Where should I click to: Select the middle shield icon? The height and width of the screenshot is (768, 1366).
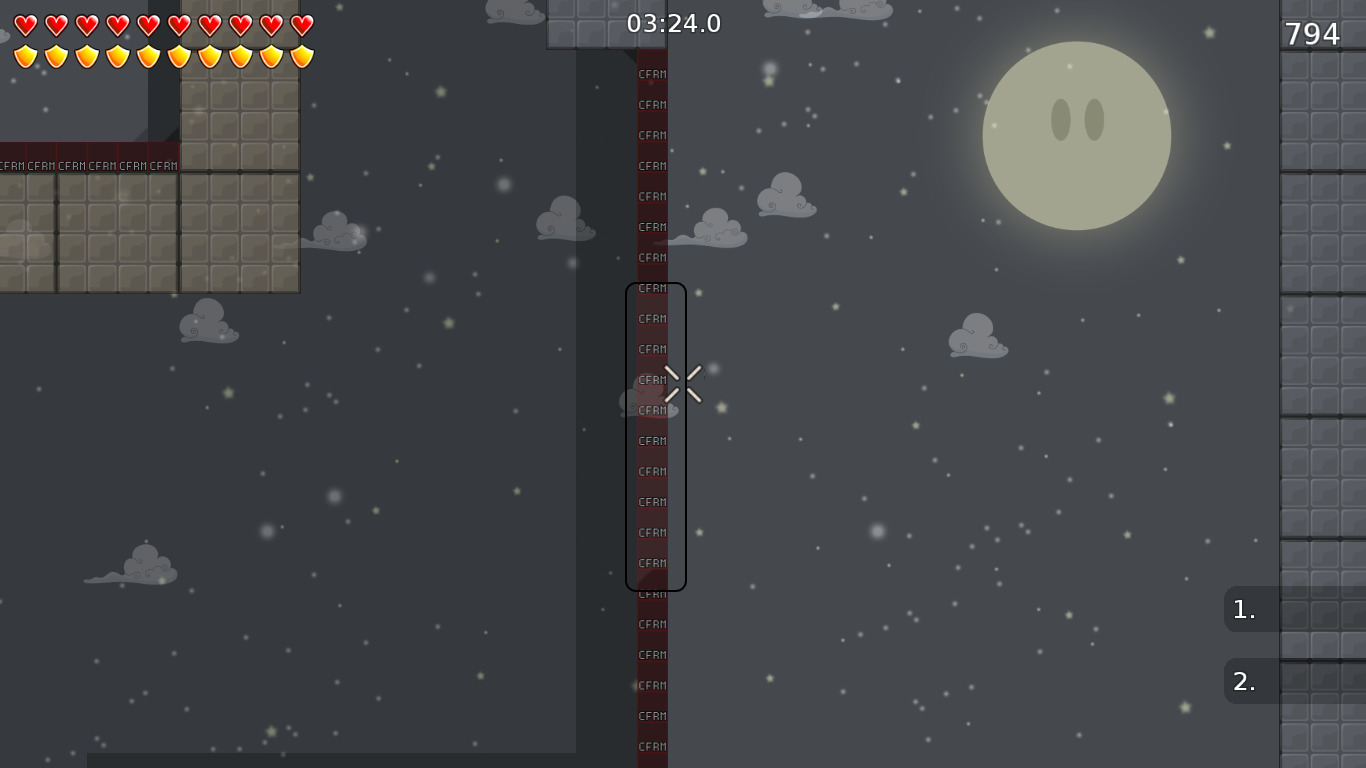click(148, 58)
